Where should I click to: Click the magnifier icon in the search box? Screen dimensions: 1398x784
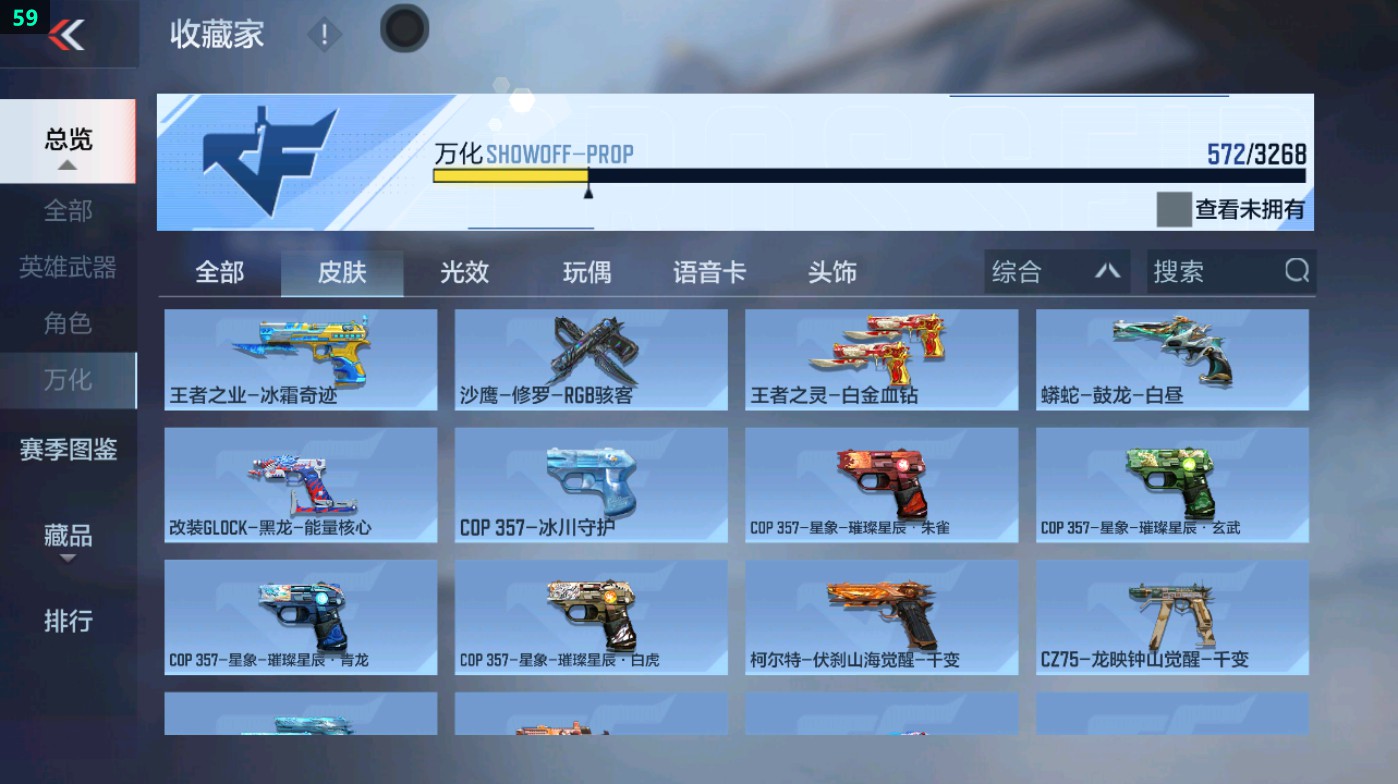[x=1296, y=271]
